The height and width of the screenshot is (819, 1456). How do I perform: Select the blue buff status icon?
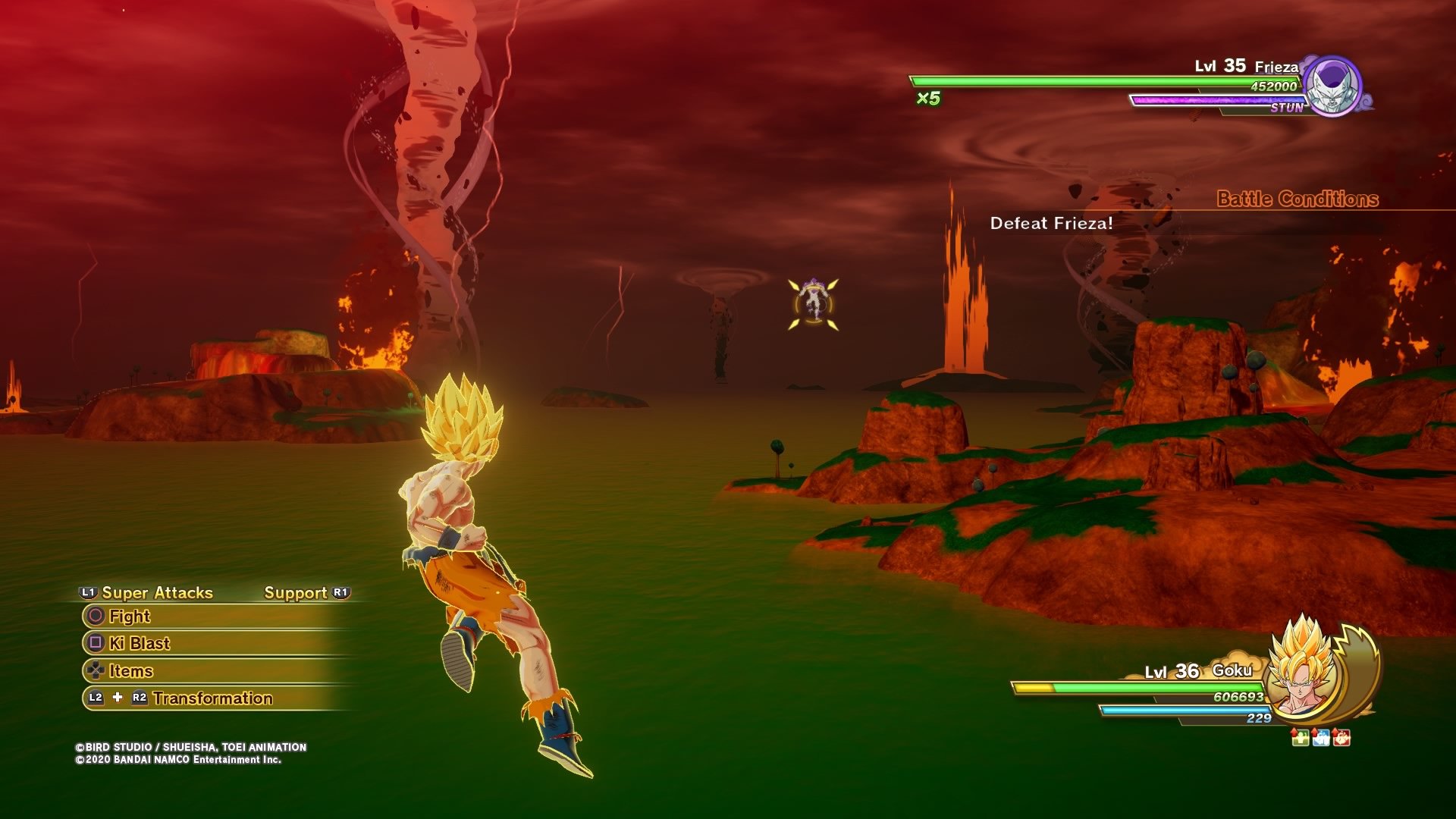click(1320, 737)
